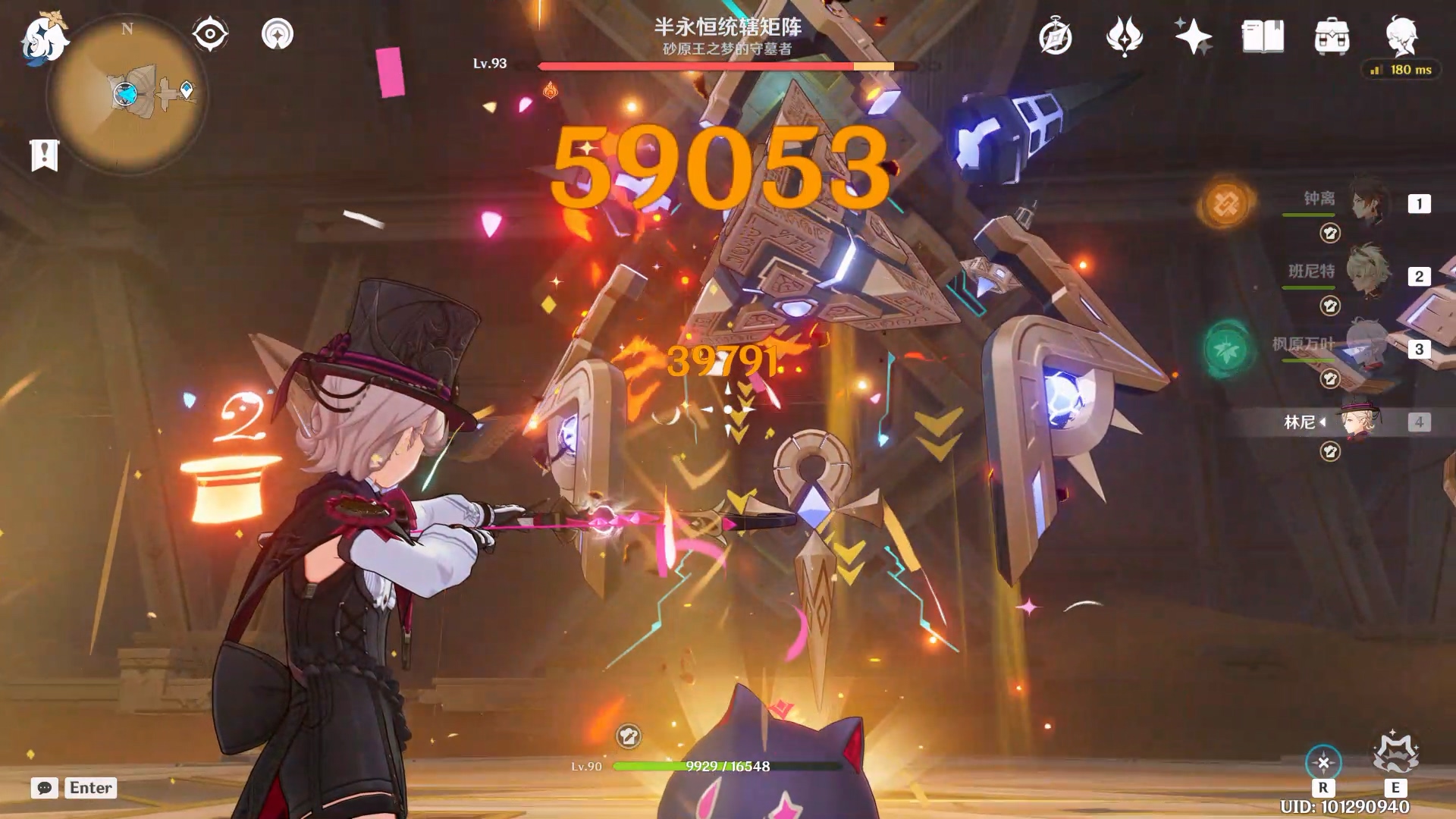This screenshot has height=819, width=1456.
Task: Open the chat speech bubble
Action: [45, 788]
